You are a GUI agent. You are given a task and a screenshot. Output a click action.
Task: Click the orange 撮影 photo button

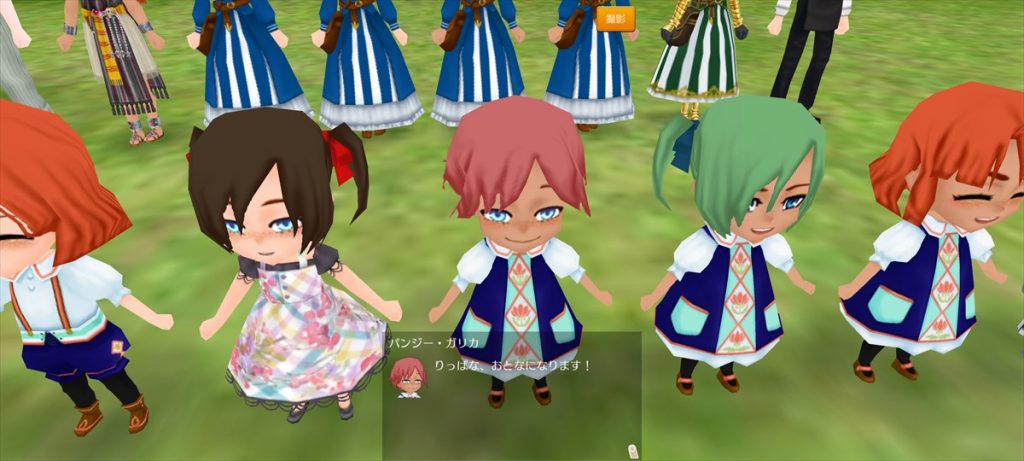click(x=615, y=19)
